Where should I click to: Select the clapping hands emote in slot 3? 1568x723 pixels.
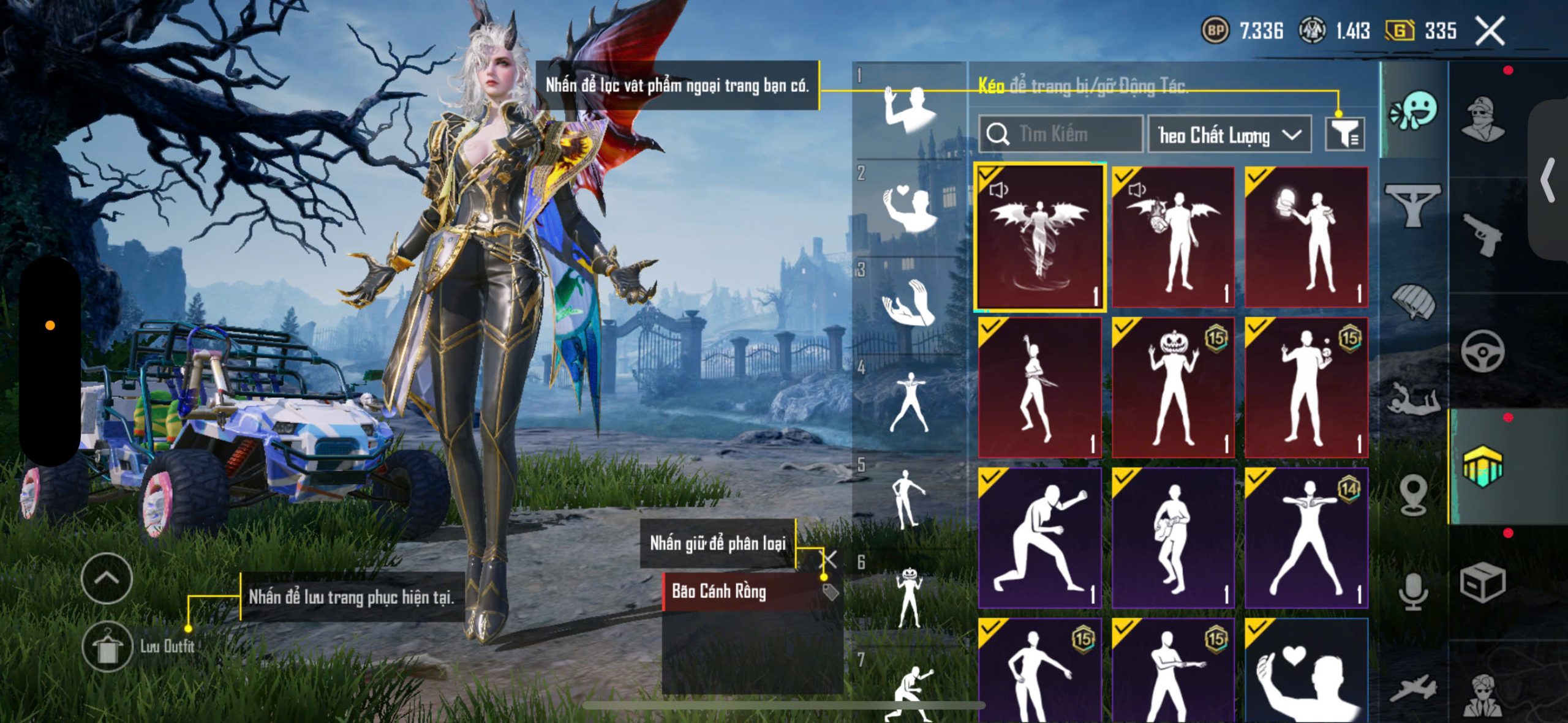909,302
